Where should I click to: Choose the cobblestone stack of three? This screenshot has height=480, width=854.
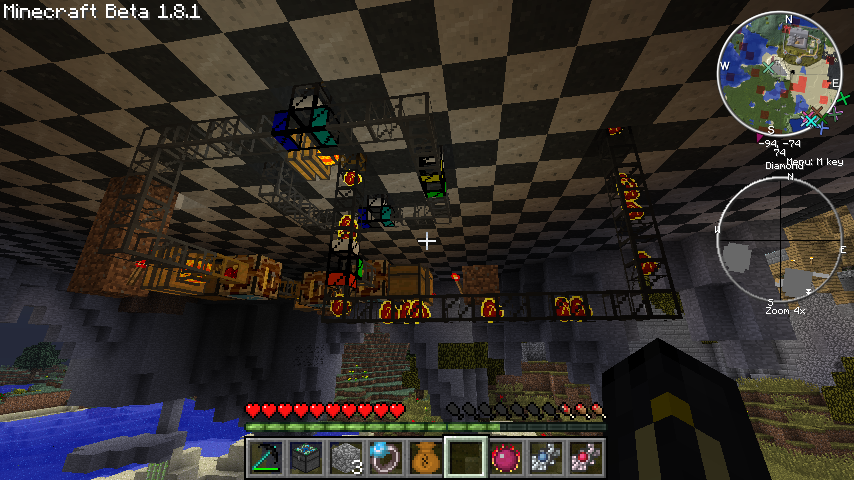pos(345,458)
